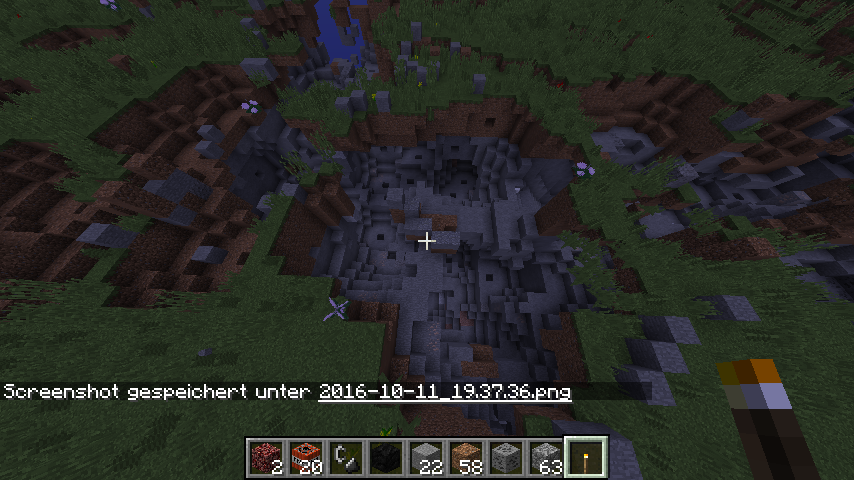854x480 pixels.
Task: Select the torch hotbar slot
Action: [x=585, y=457]
